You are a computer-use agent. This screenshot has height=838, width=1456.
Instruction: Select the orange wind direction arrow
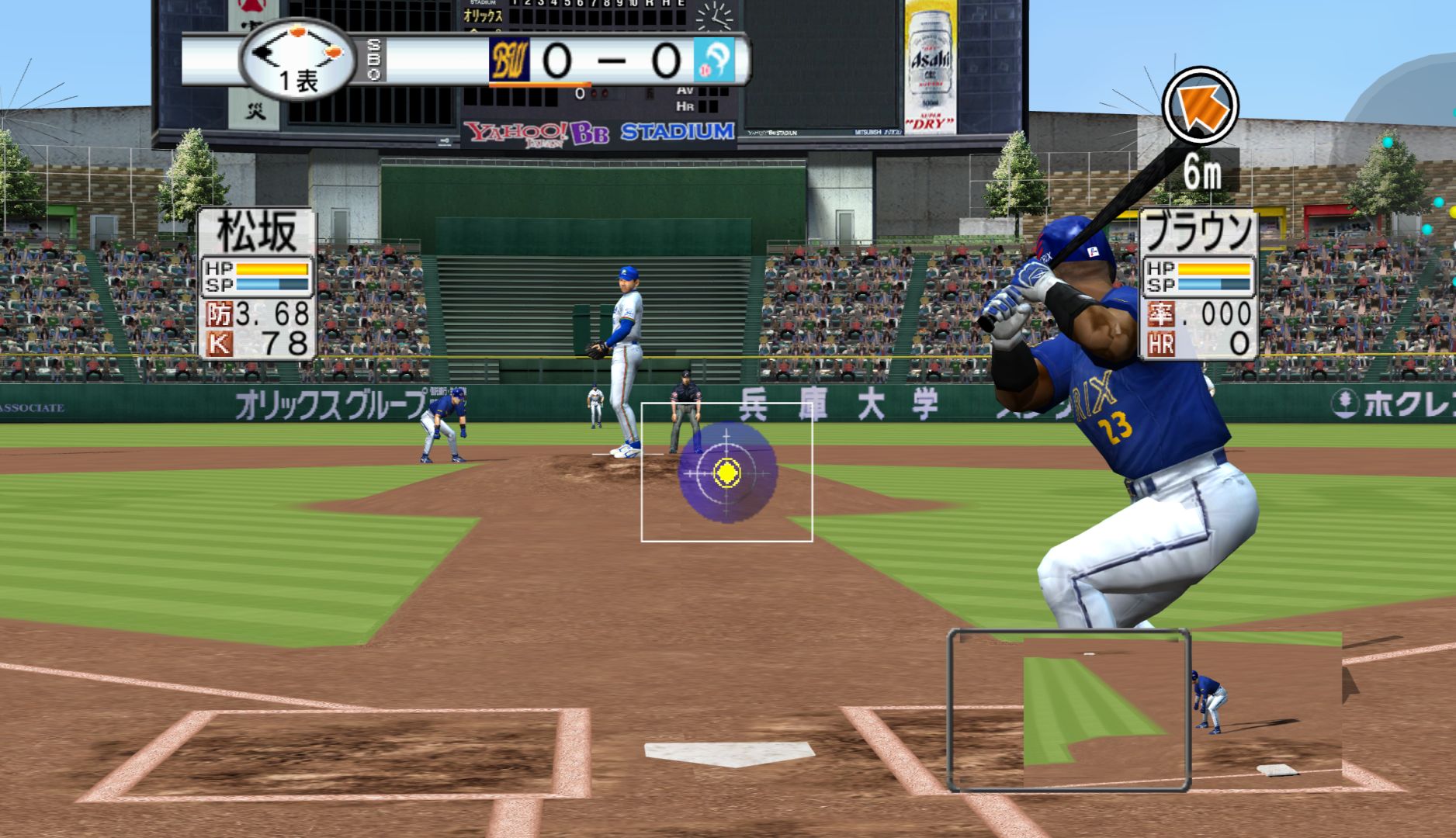[x=1199, y=106]
